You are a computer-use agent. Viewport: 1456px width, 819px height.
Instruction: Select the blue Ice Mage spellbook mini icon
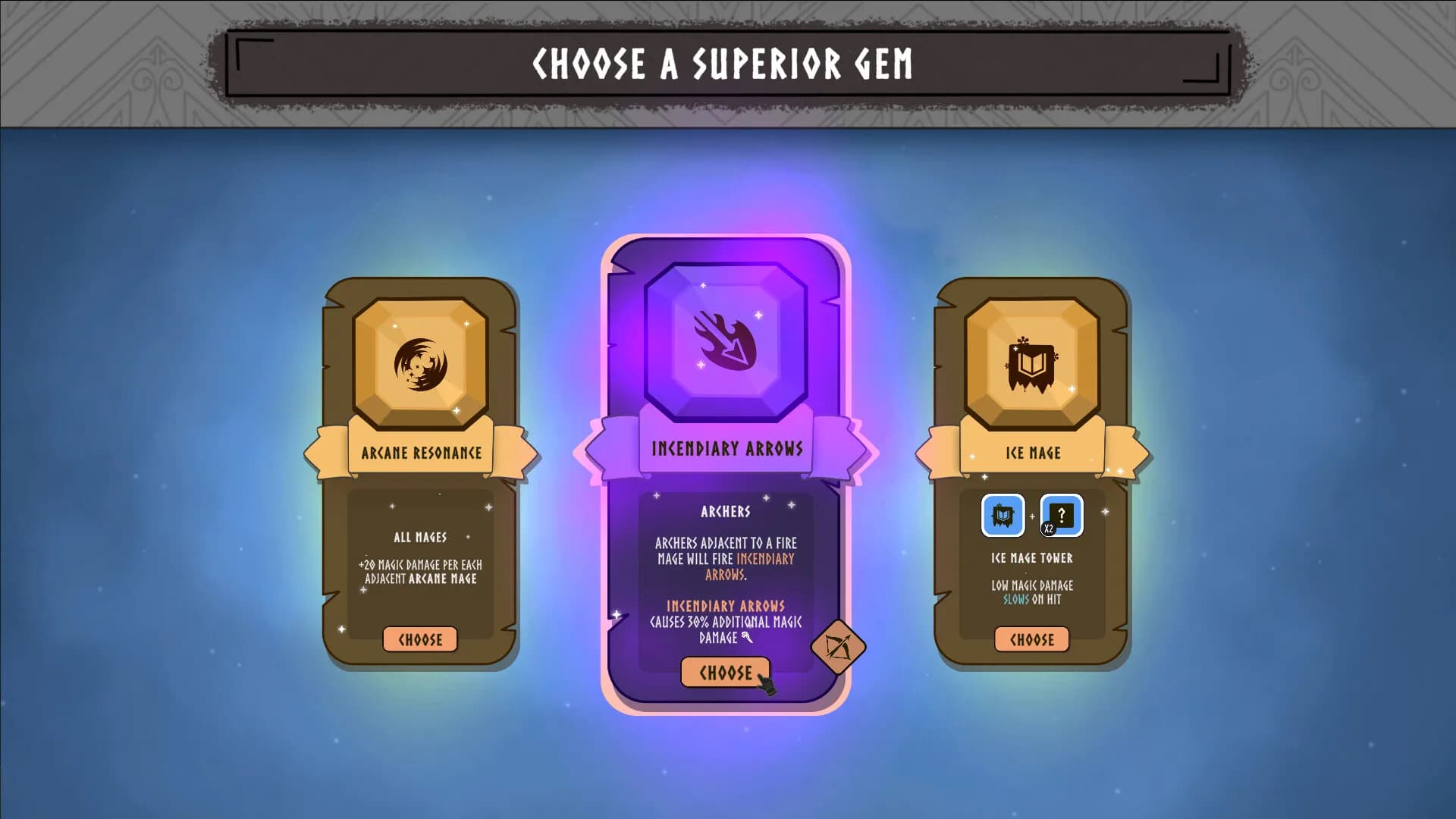pyautogui.click(x=1003, y=516)
